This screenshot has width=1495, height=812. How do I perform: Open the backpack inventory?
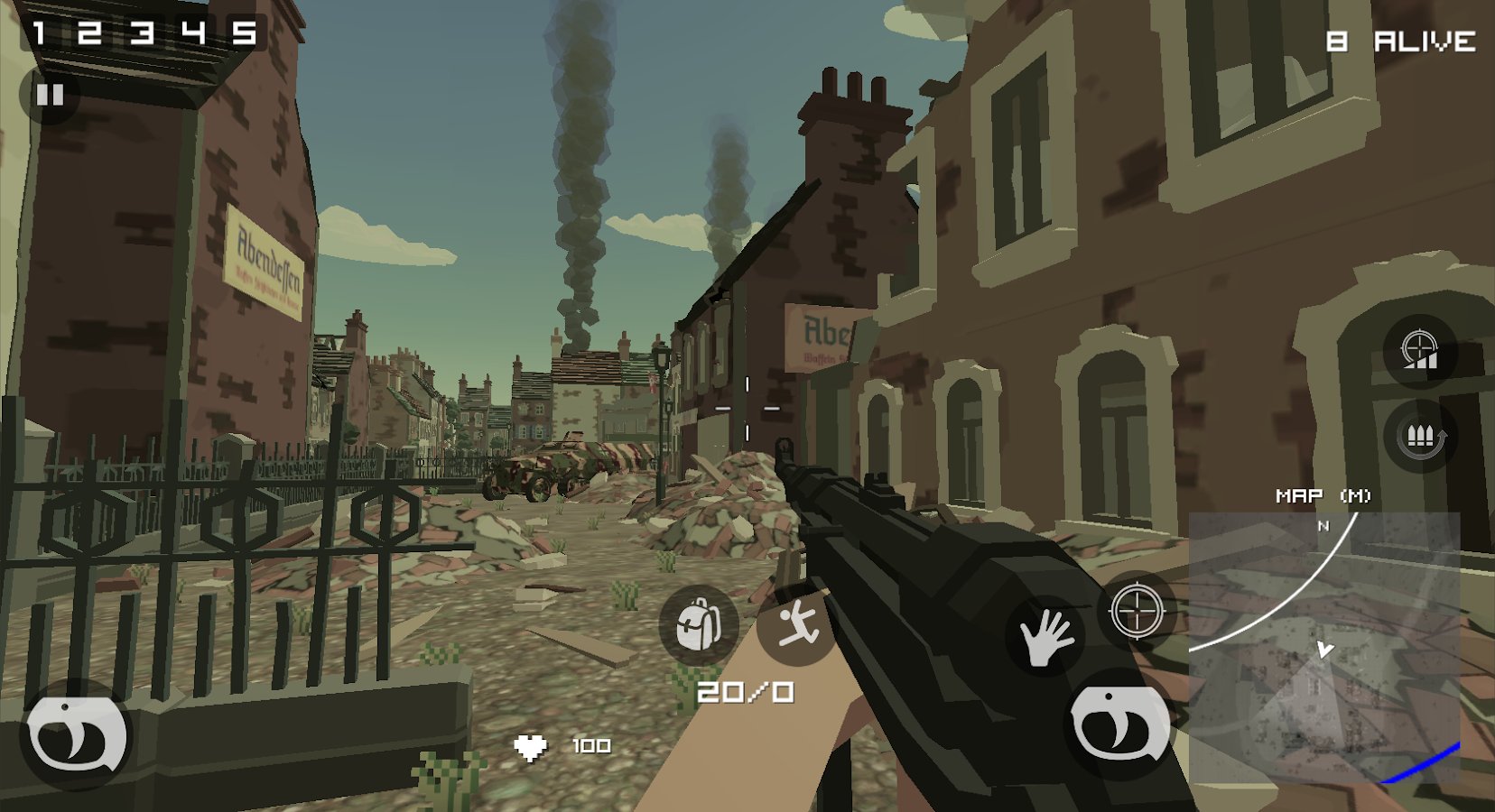point(698,623)
